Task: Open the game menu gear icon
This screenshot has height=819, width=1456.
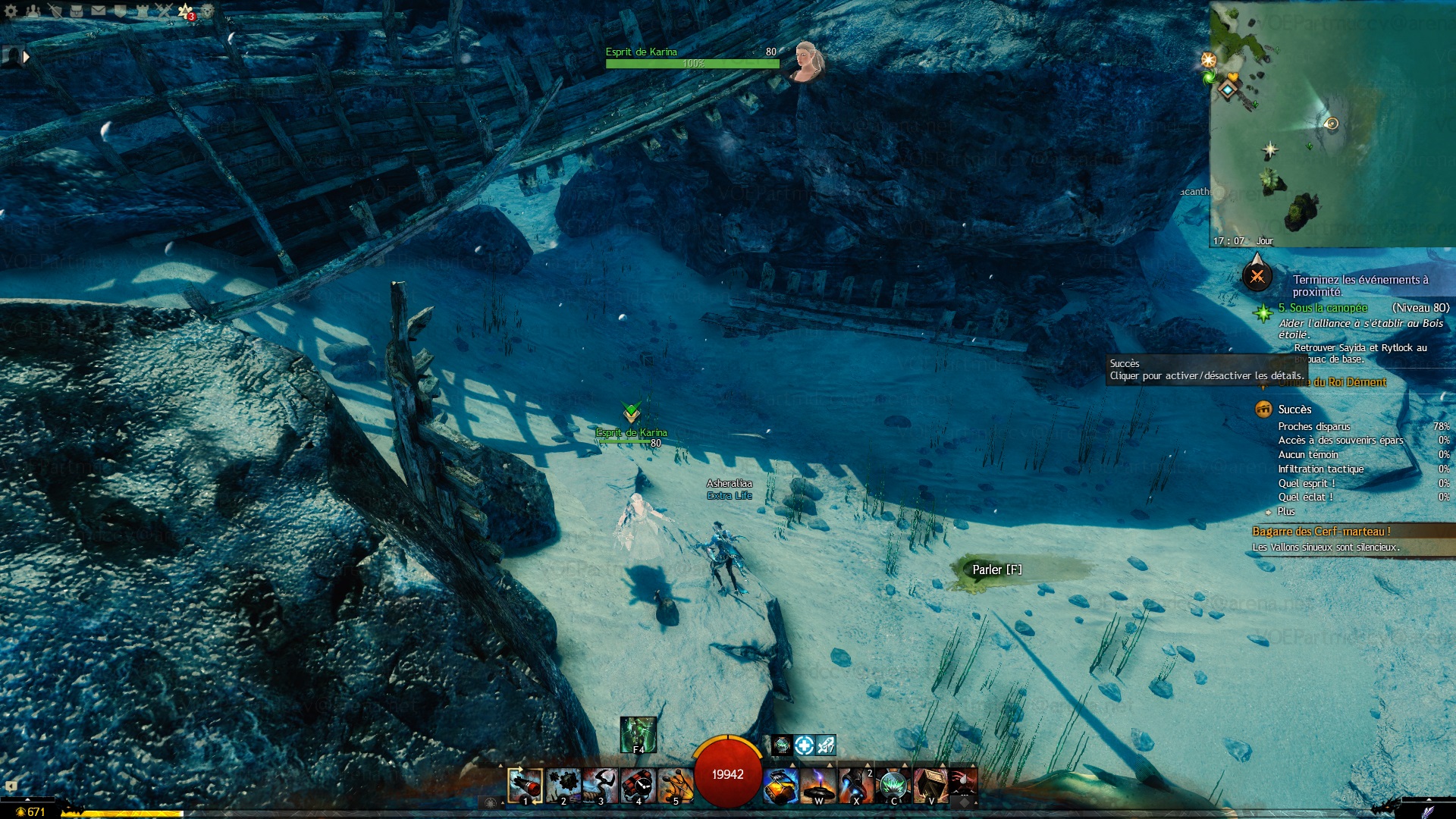Action: point(11,11)
